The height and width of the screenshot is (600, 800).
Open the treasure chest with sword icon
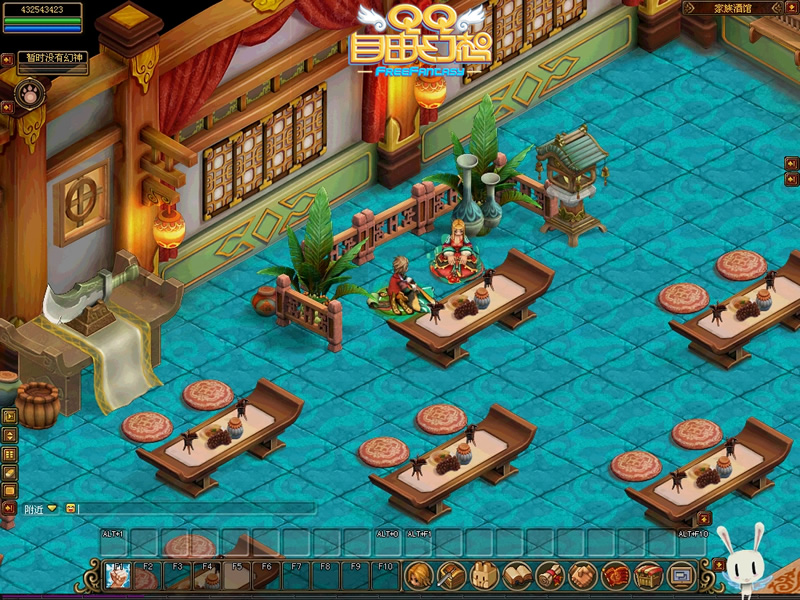coord(451,575)
